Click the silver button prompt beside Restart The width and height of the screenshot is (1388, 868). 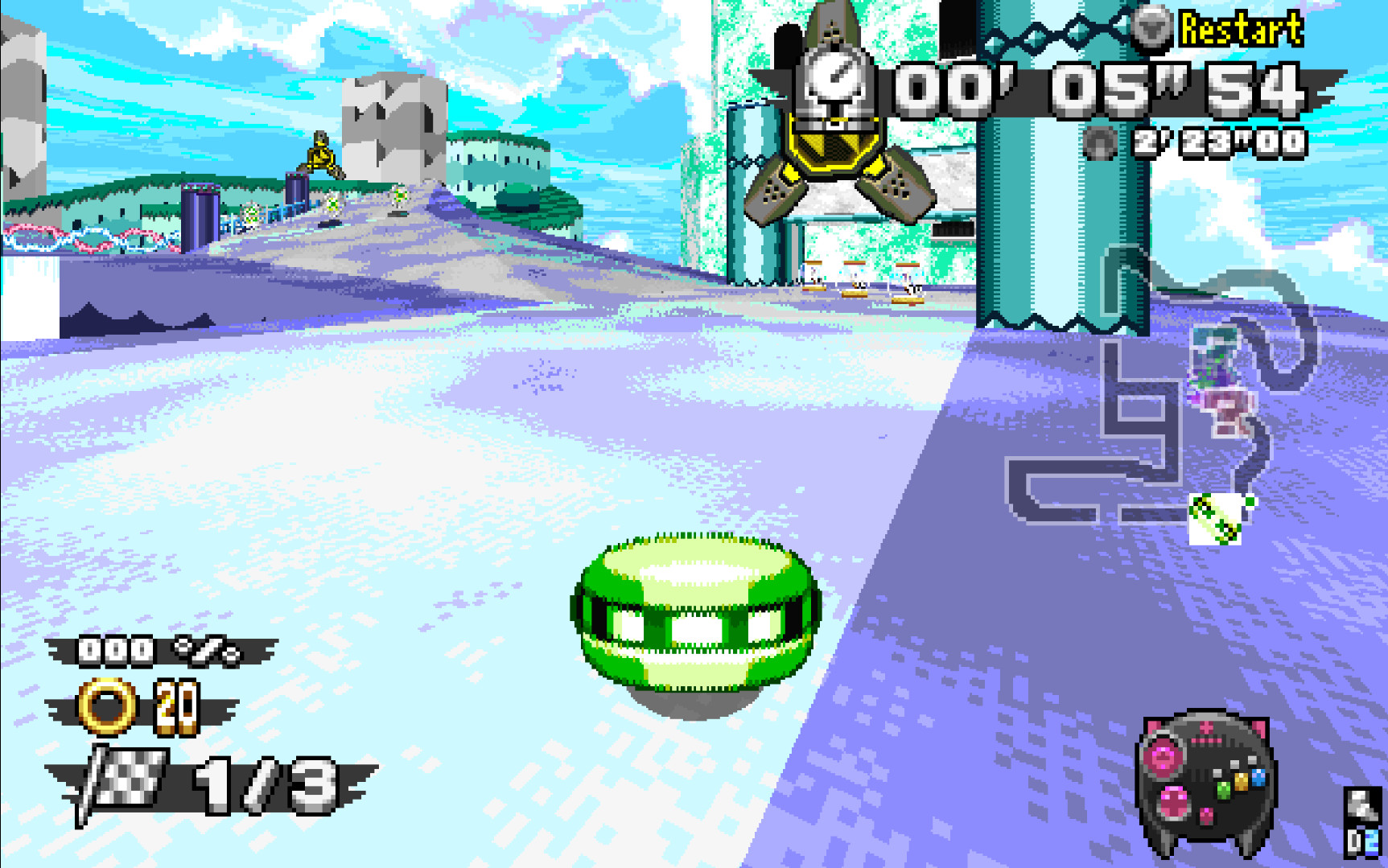[1154, 27]
